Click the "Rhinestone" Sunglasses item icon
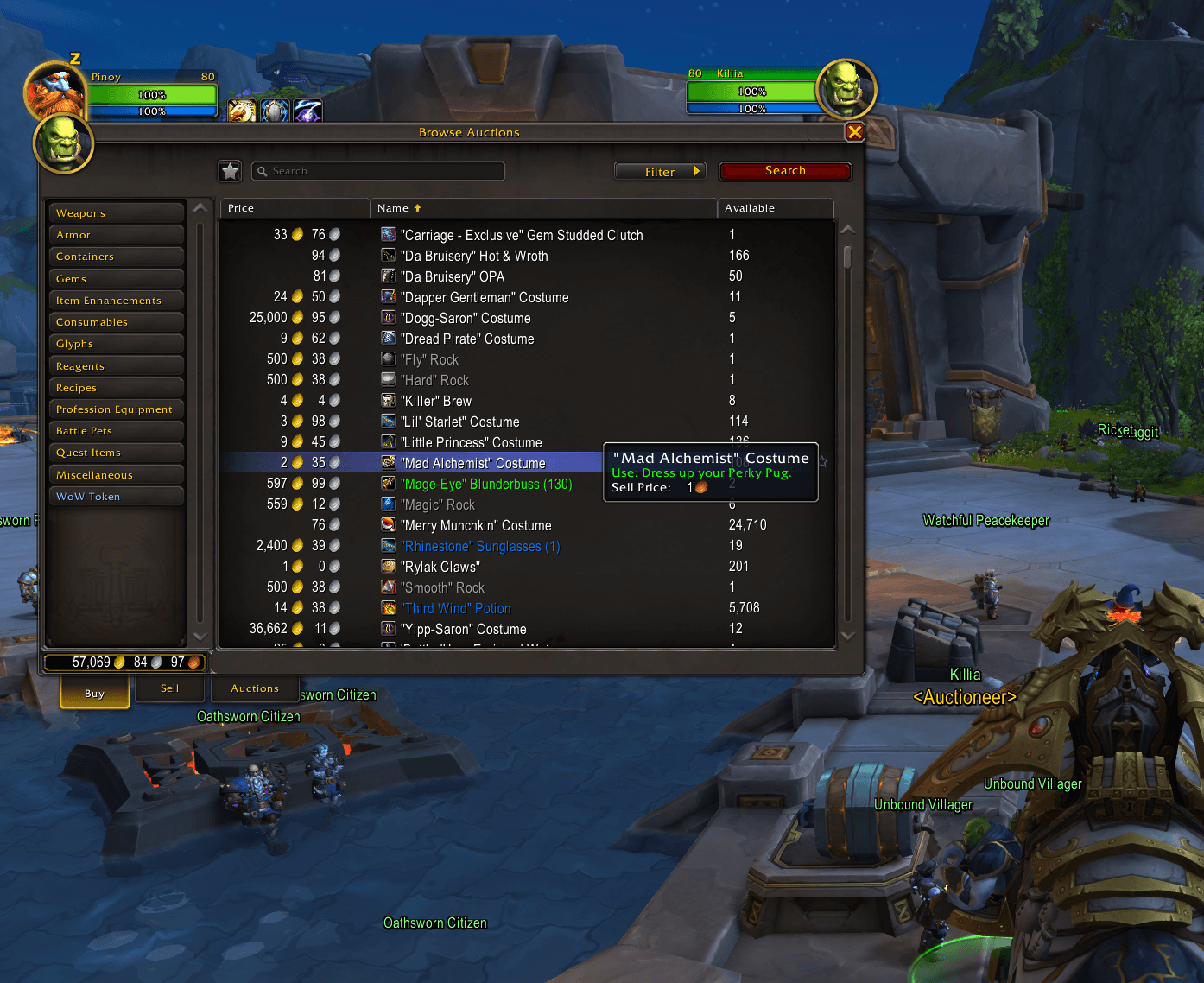 point(388,545)
